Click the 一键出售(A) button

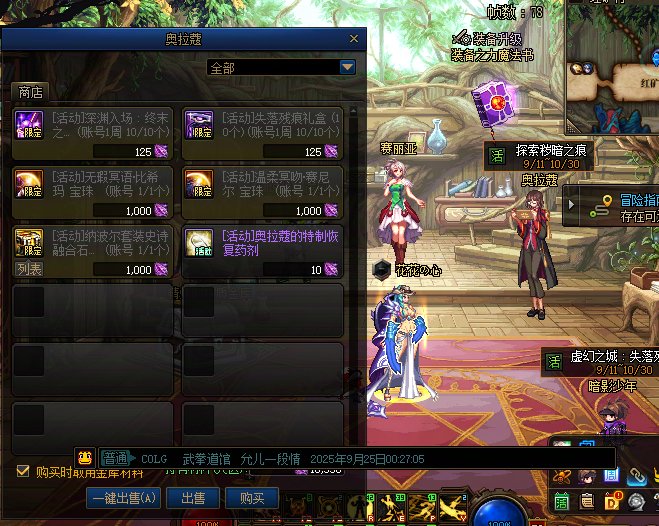tap(124, 497)
